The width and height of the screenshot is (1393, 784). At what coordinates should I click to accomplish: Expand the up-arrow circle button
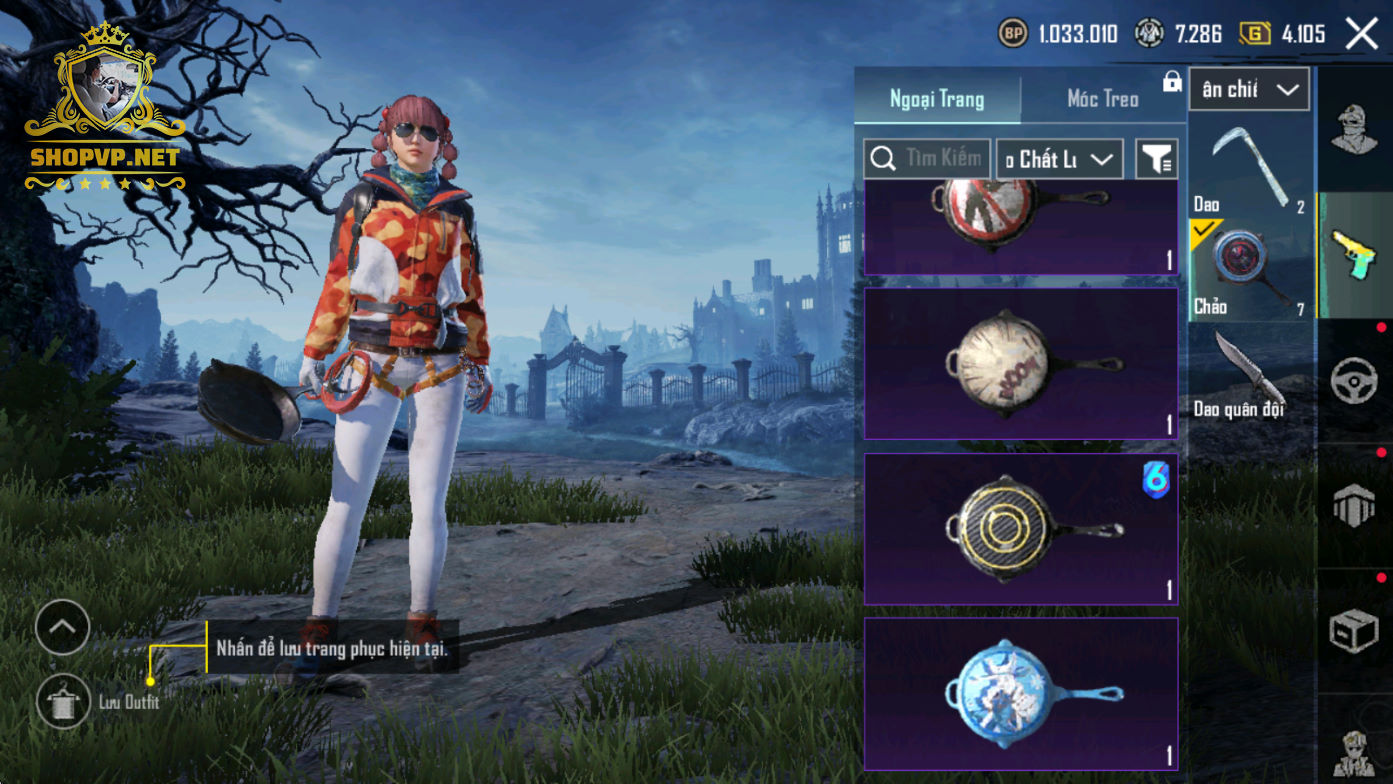[62, 627]
